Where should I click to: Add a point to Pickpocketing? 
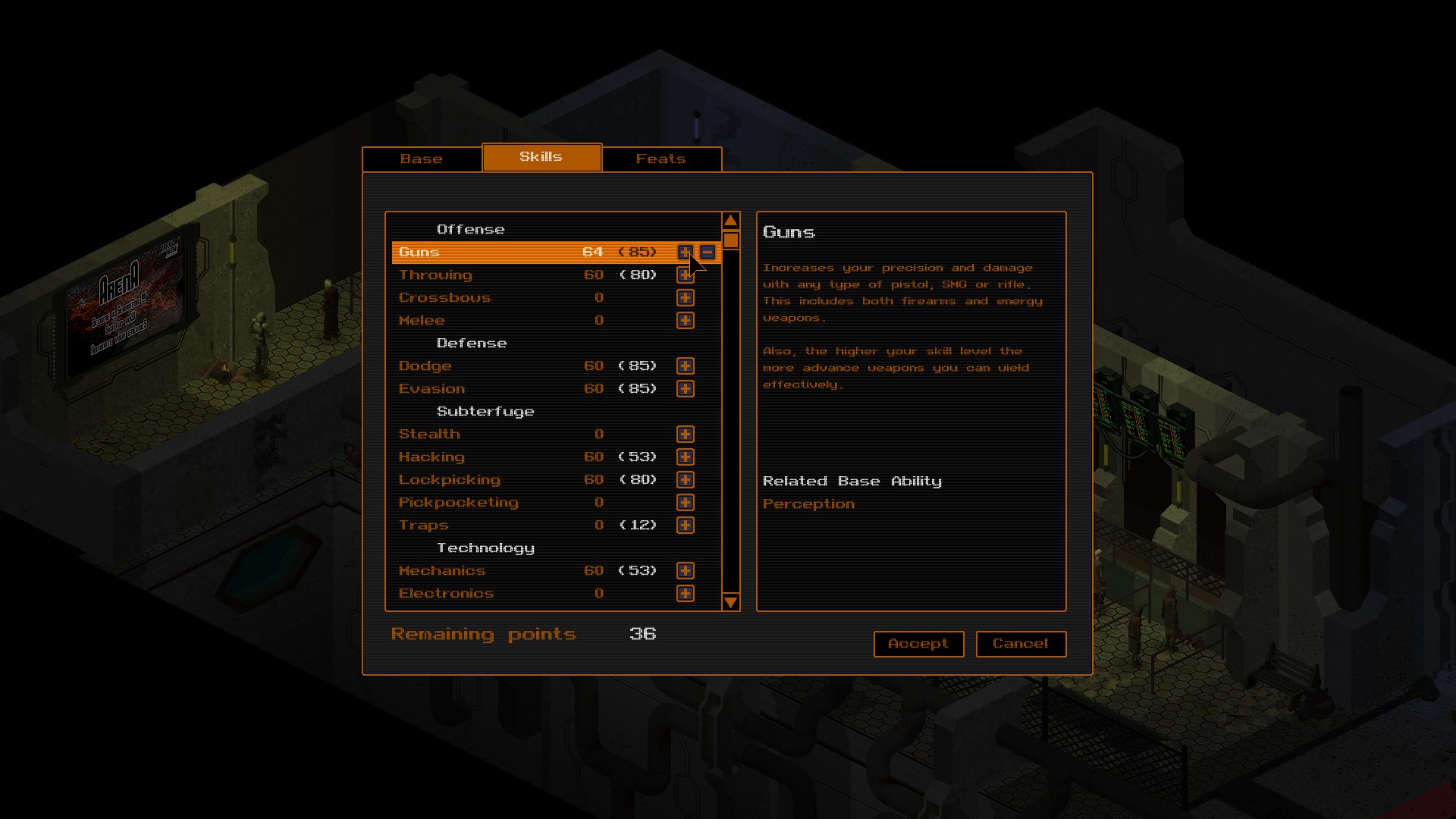pos(685,502)
